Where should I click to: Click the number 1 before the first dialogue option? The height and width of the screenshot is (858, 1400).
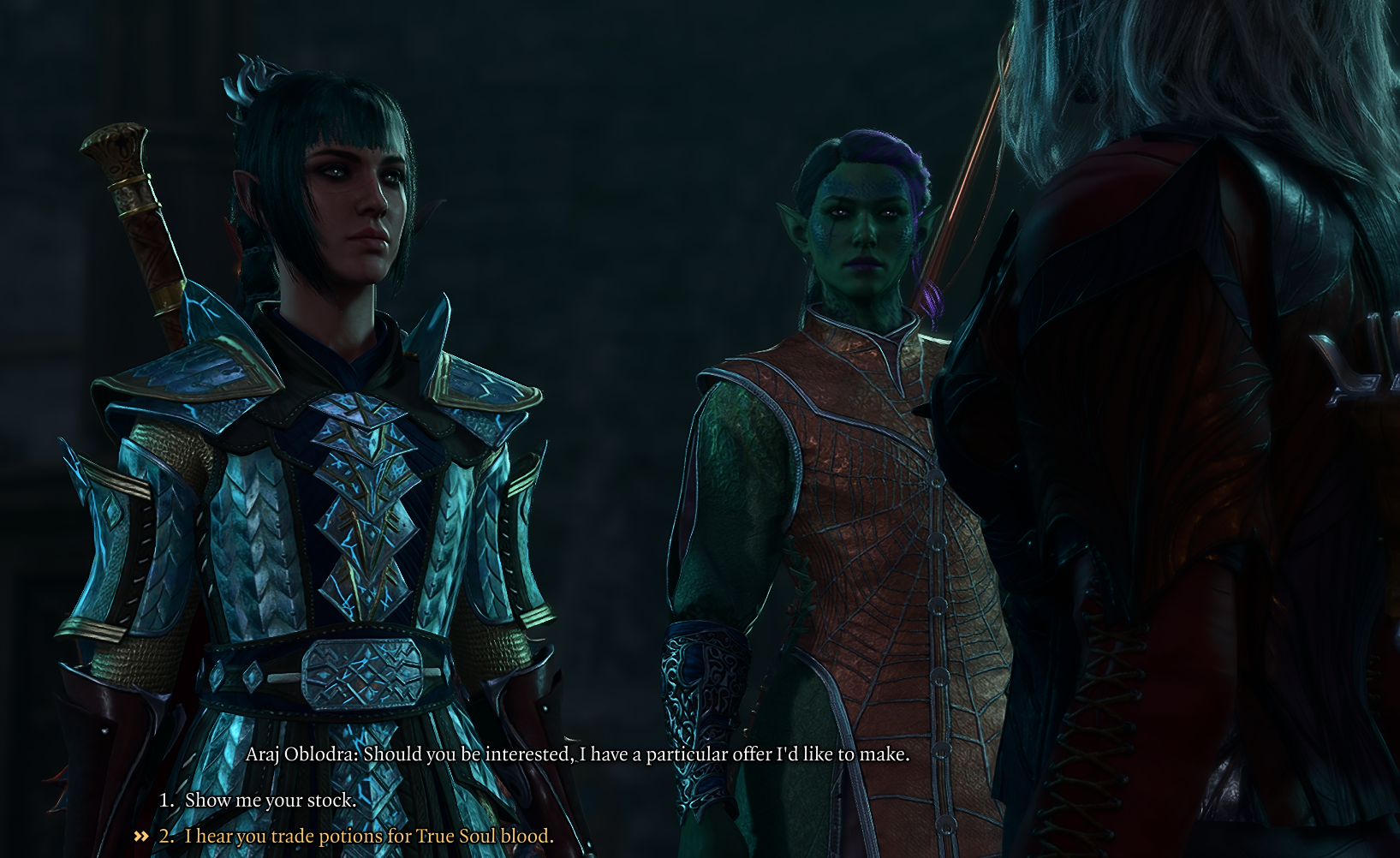[168, 801]
